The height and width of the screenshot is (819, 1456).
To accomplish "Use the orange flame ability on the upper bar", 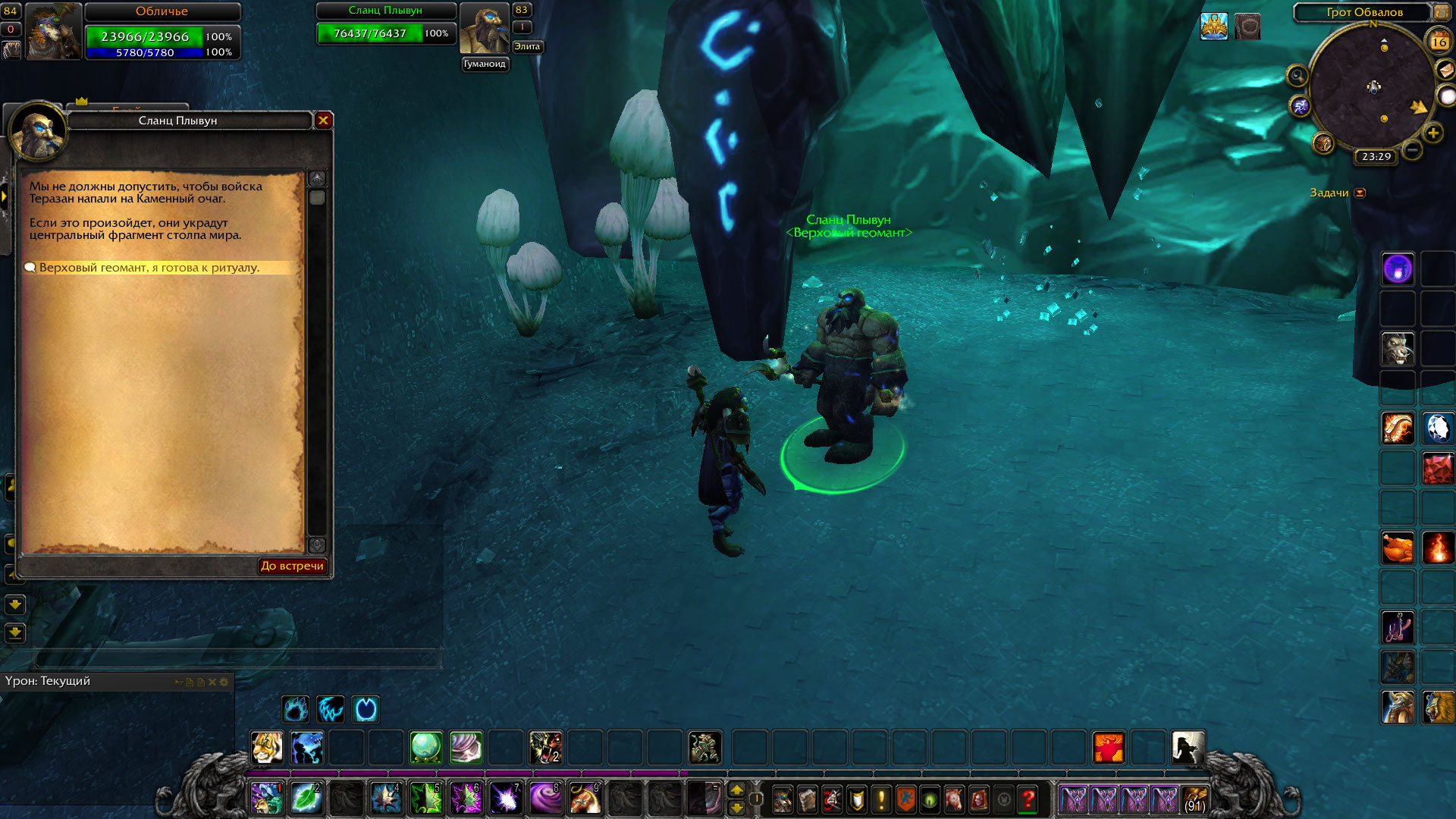I will coord(1108,748).
